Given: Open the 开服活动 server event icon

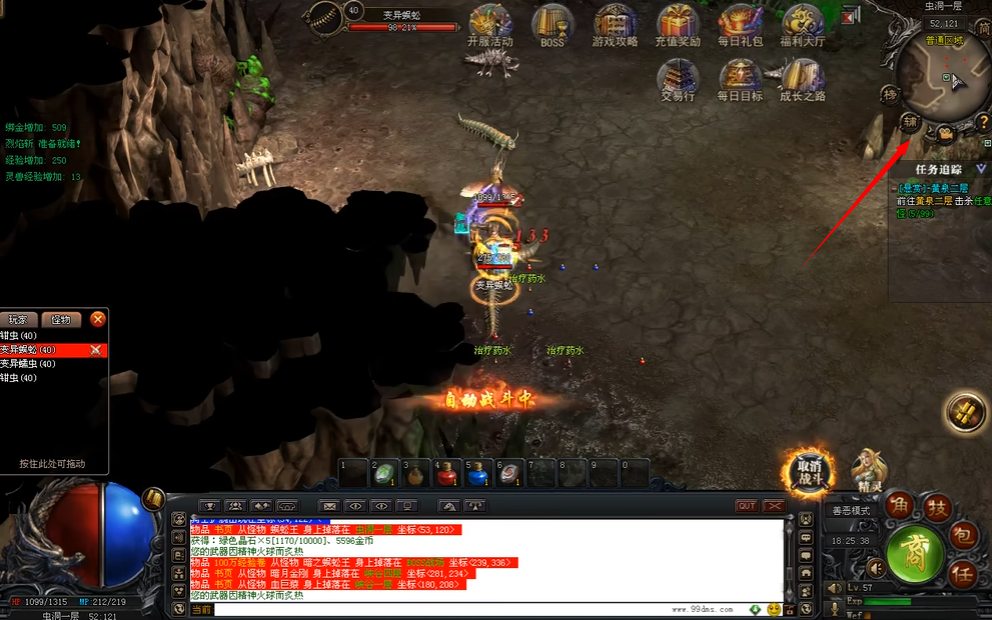Looking at the screenshot, I should pos(490,24).
